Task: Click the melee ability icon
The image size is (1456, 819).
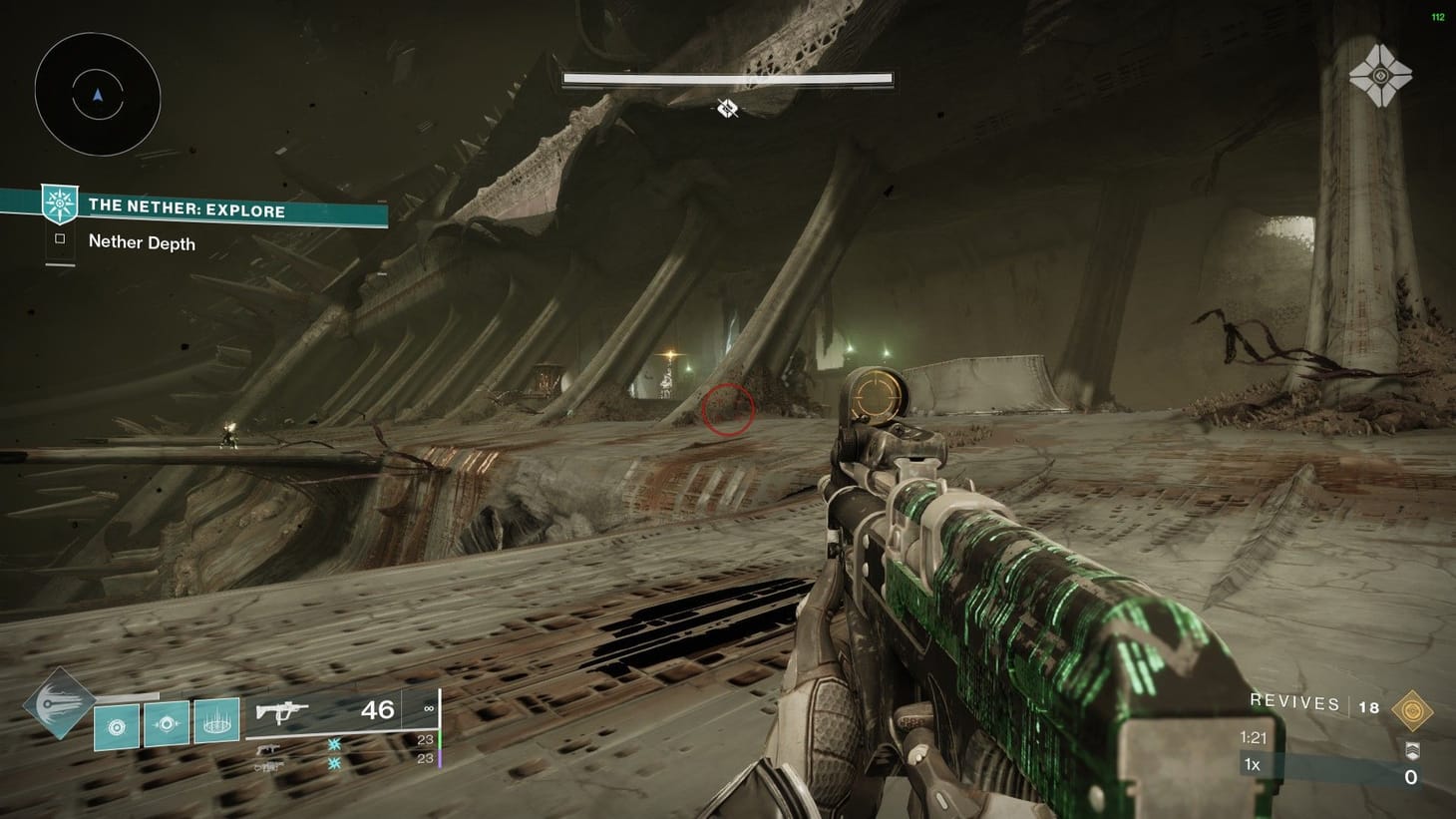Action: click(x=166, y=726)
